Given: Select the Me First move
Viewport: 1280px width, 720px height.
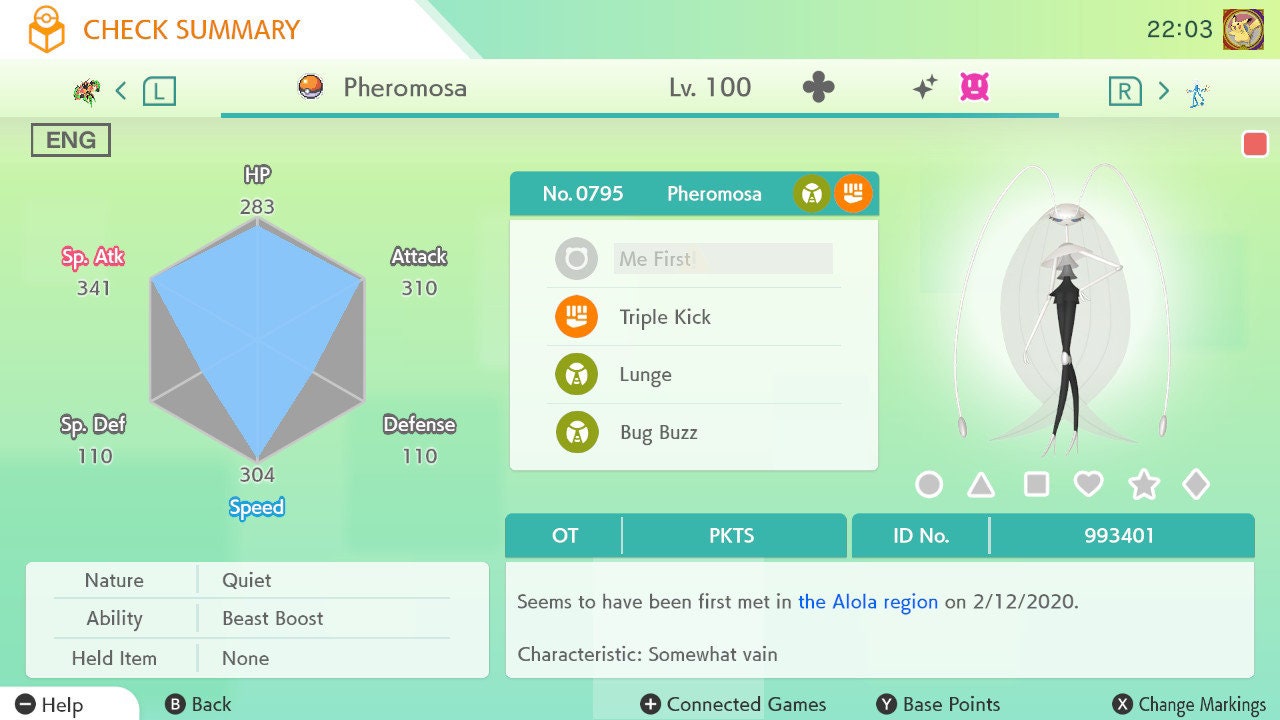Looking at the screenshot, I should pos(693,259).
